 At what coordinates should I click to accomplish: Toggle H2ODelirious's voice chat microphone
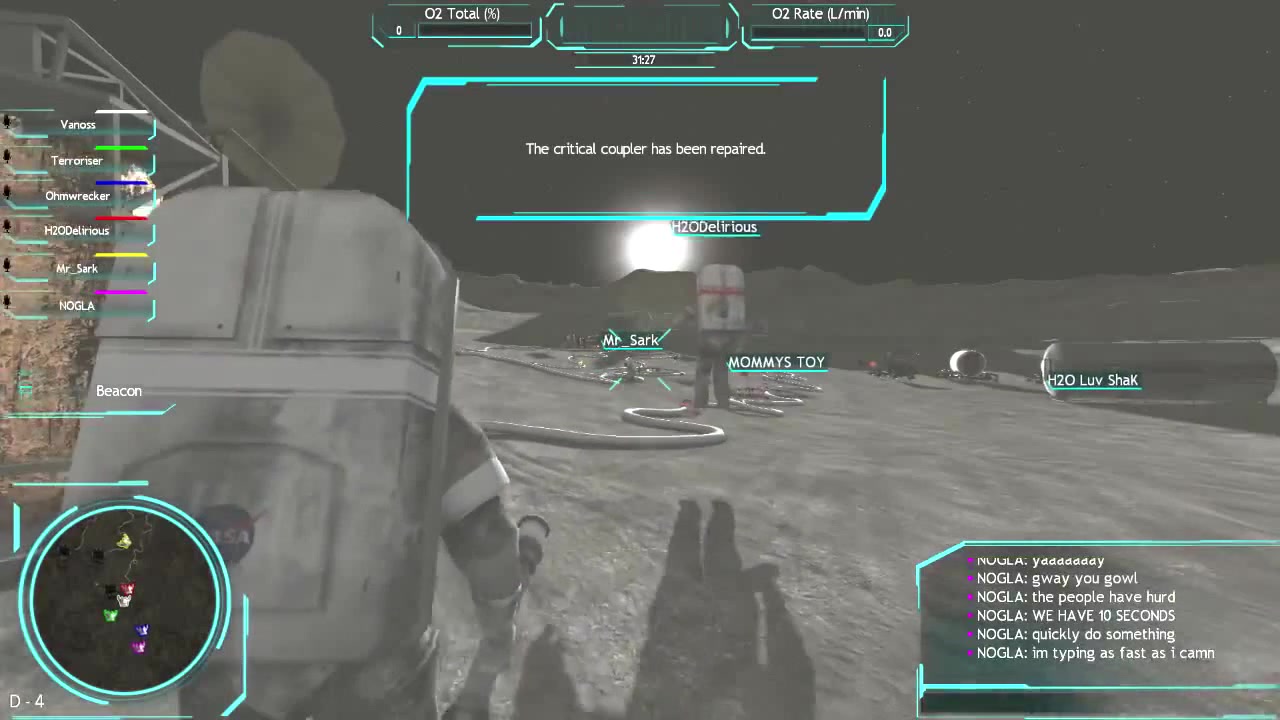pos(8,226)
